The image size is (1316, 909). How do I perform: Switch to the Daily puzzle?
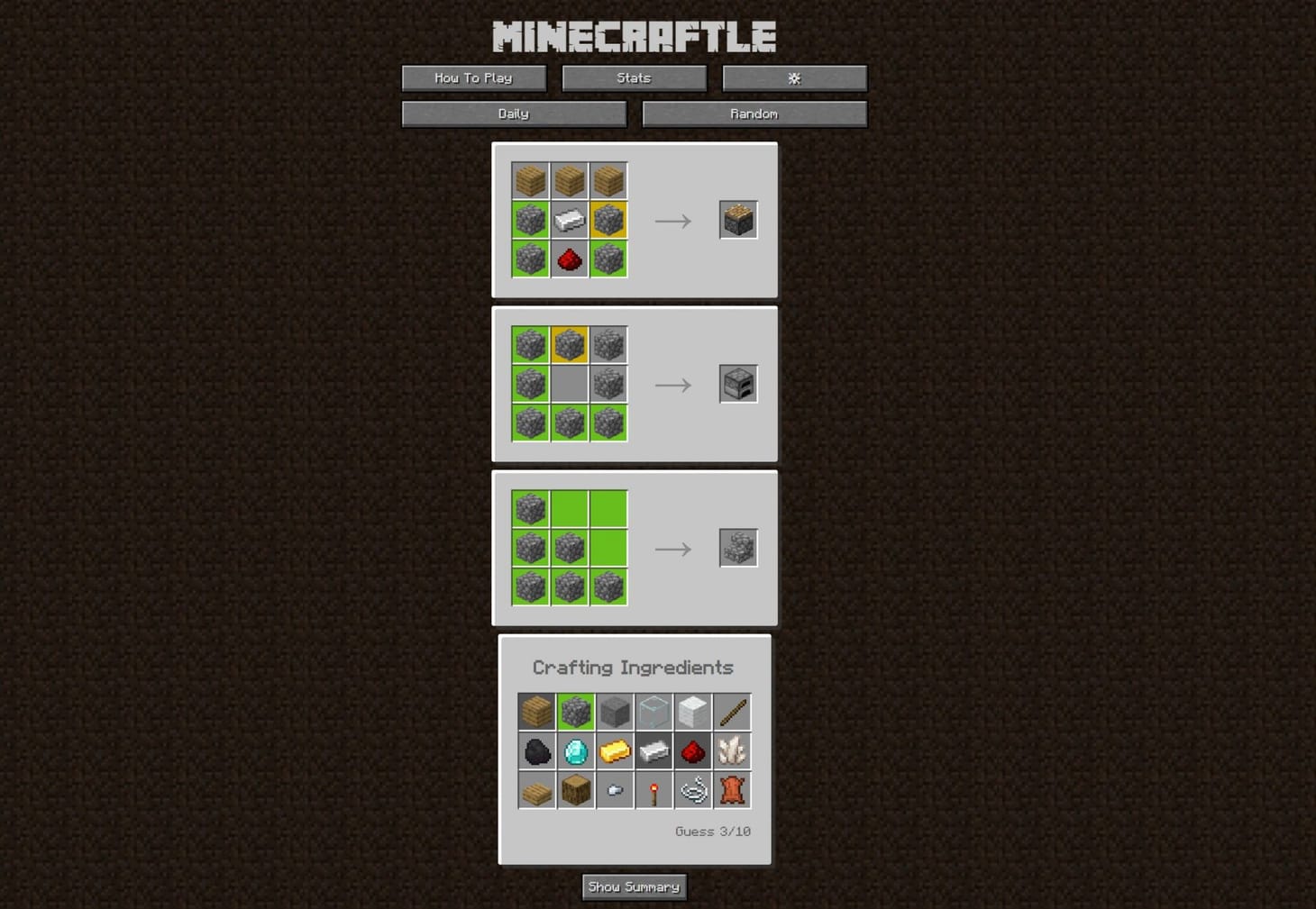[x=514, y=114]
